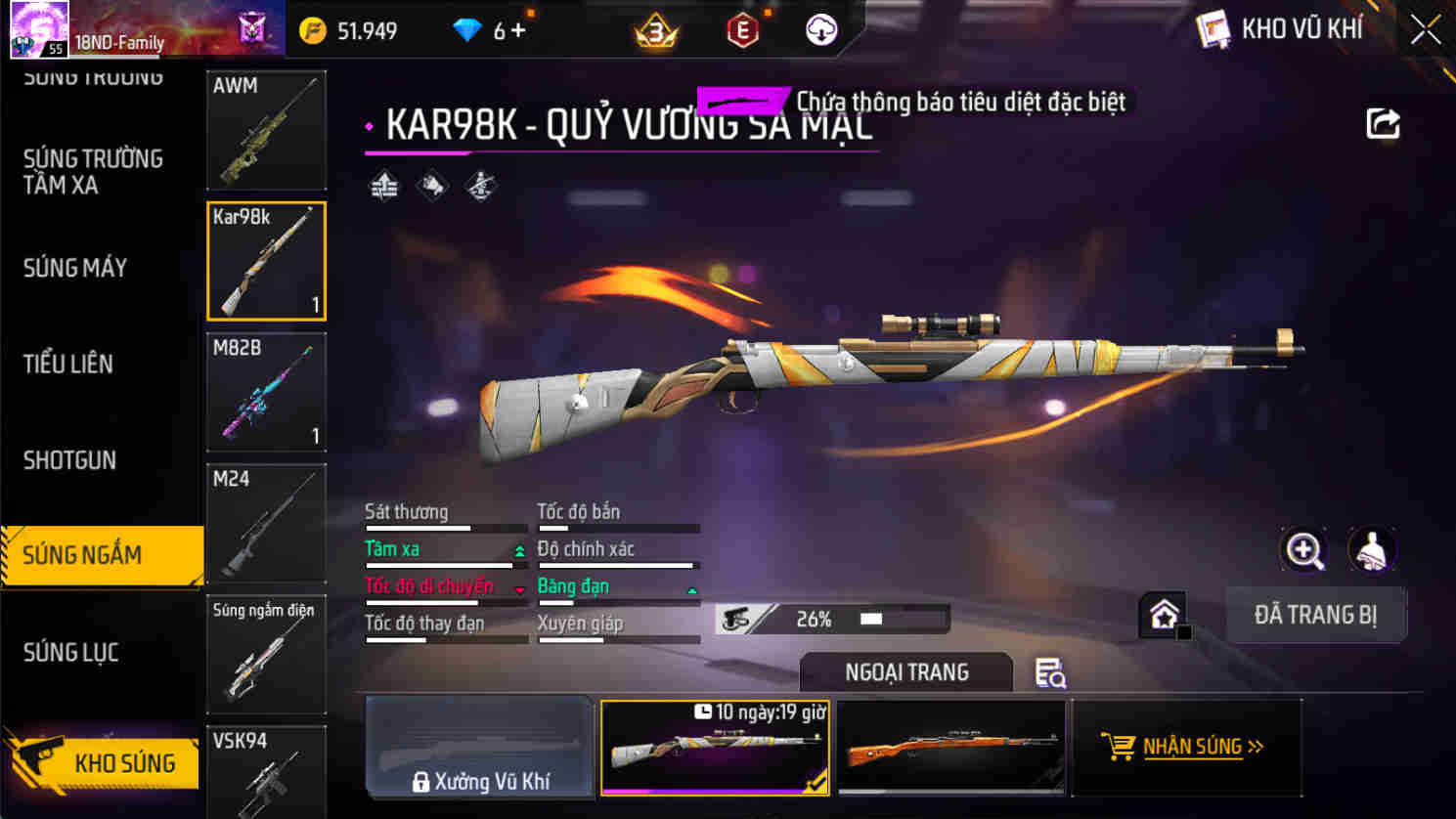Click the first diamond badge under weapon name
Screen dimensions: 1456x819
(x=383, y=184)
